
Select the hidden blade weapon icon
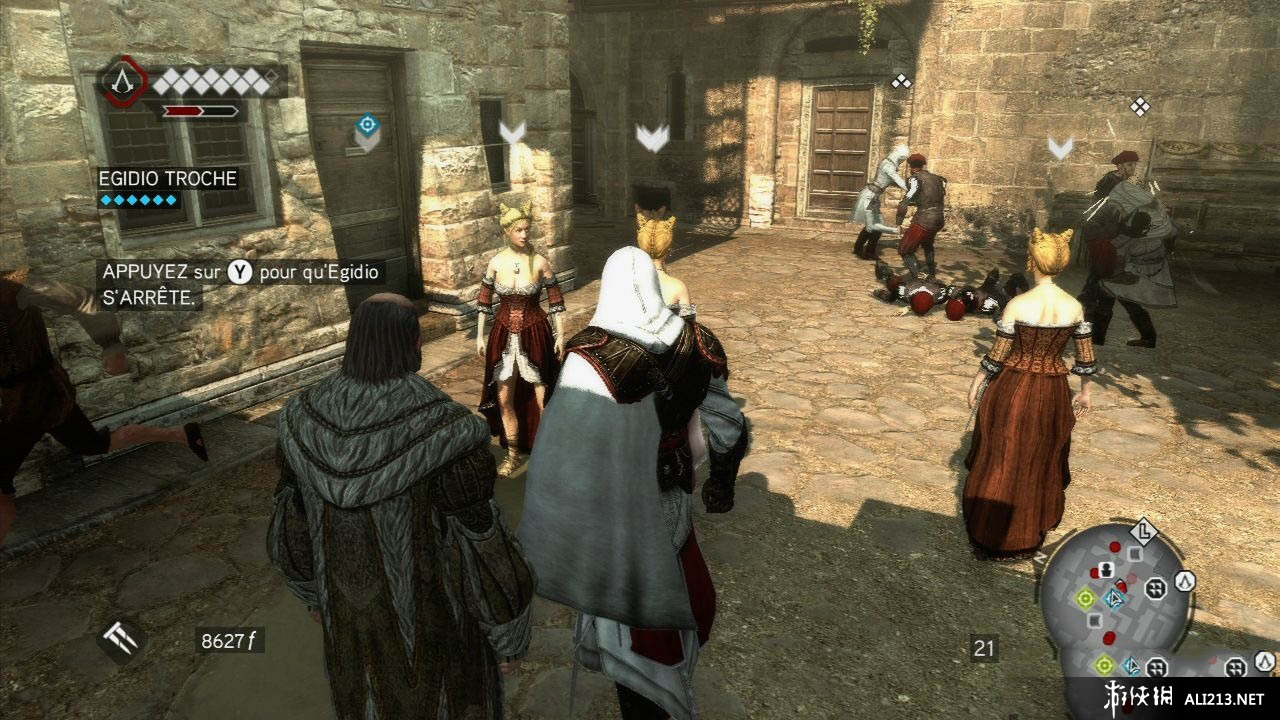[122, 640]
